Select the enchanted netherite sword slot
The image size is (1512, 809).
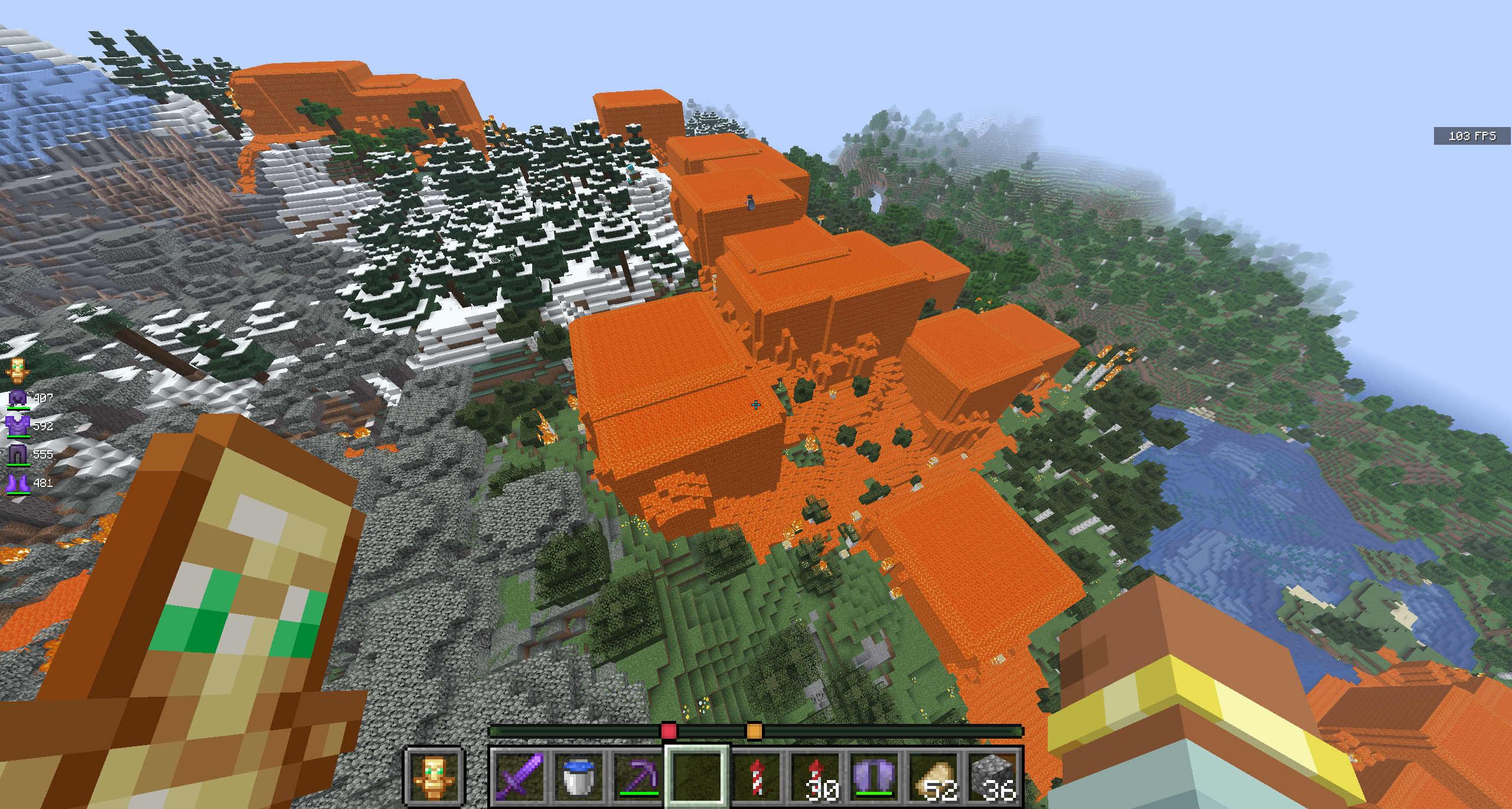[519, 776]
